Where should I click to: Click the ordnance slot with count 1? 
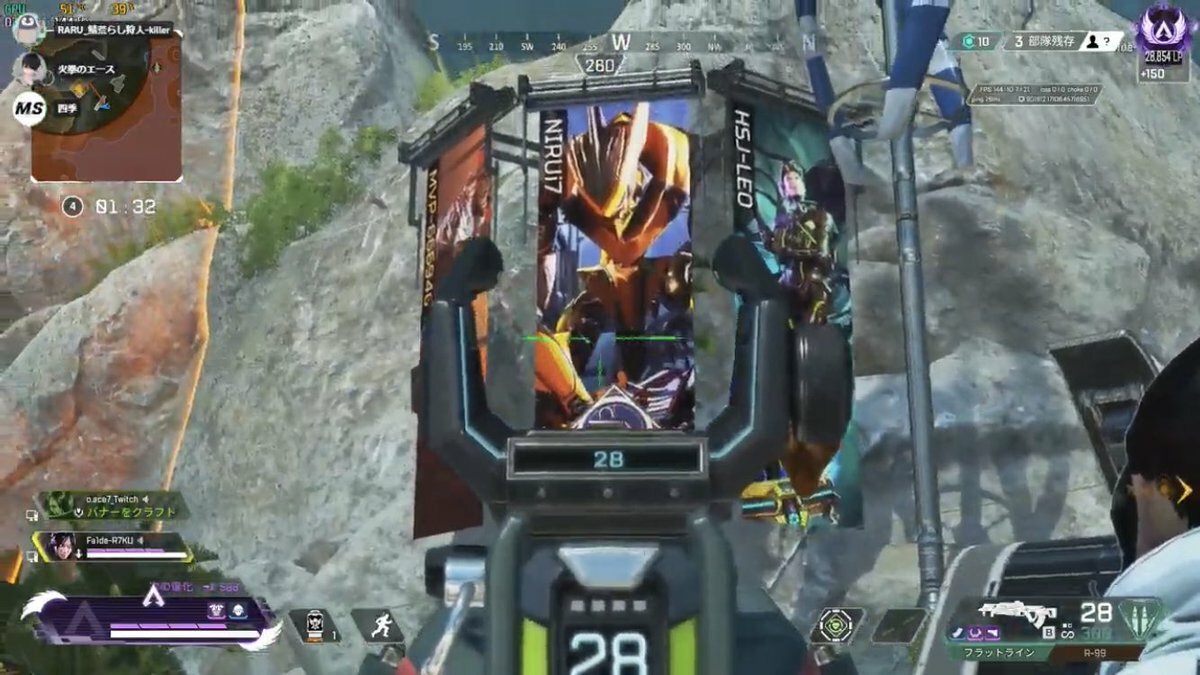coord(313,626)
